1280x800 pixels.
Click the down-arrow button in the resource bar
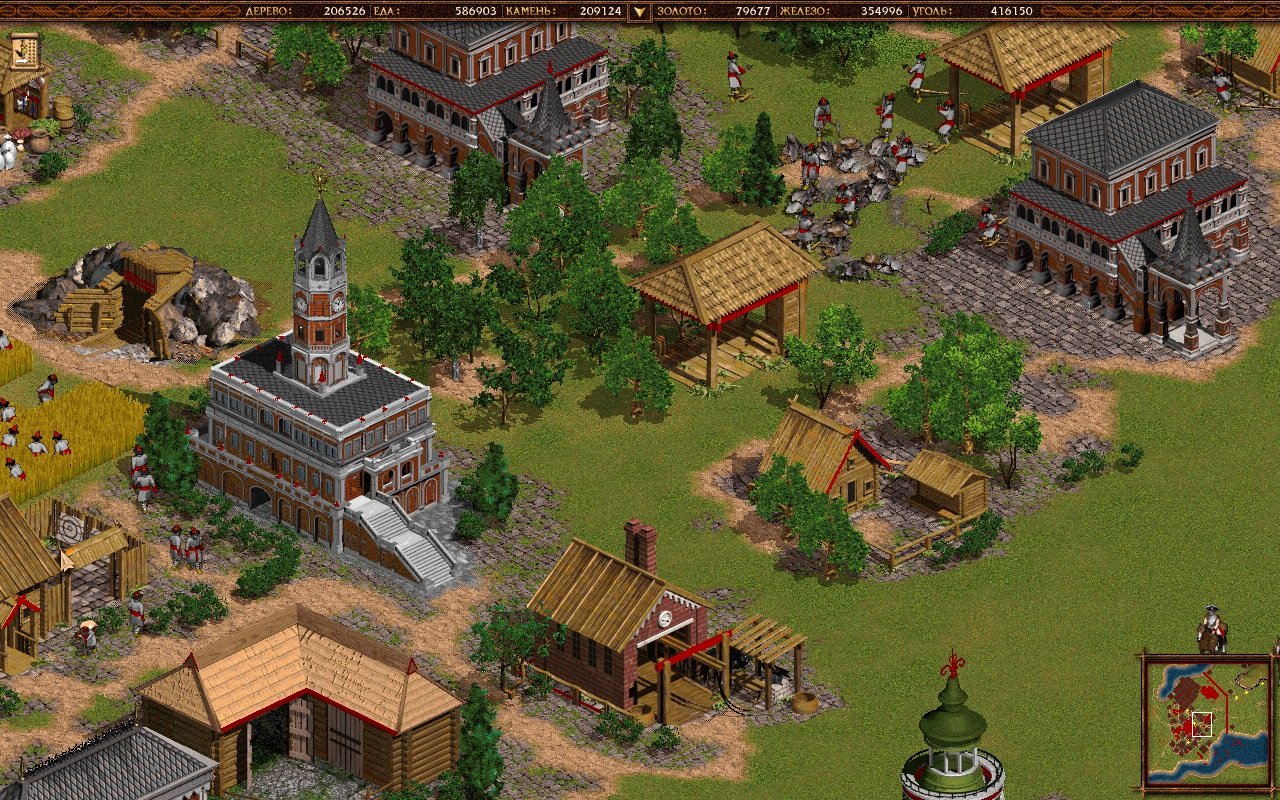(x=638, y=12)
